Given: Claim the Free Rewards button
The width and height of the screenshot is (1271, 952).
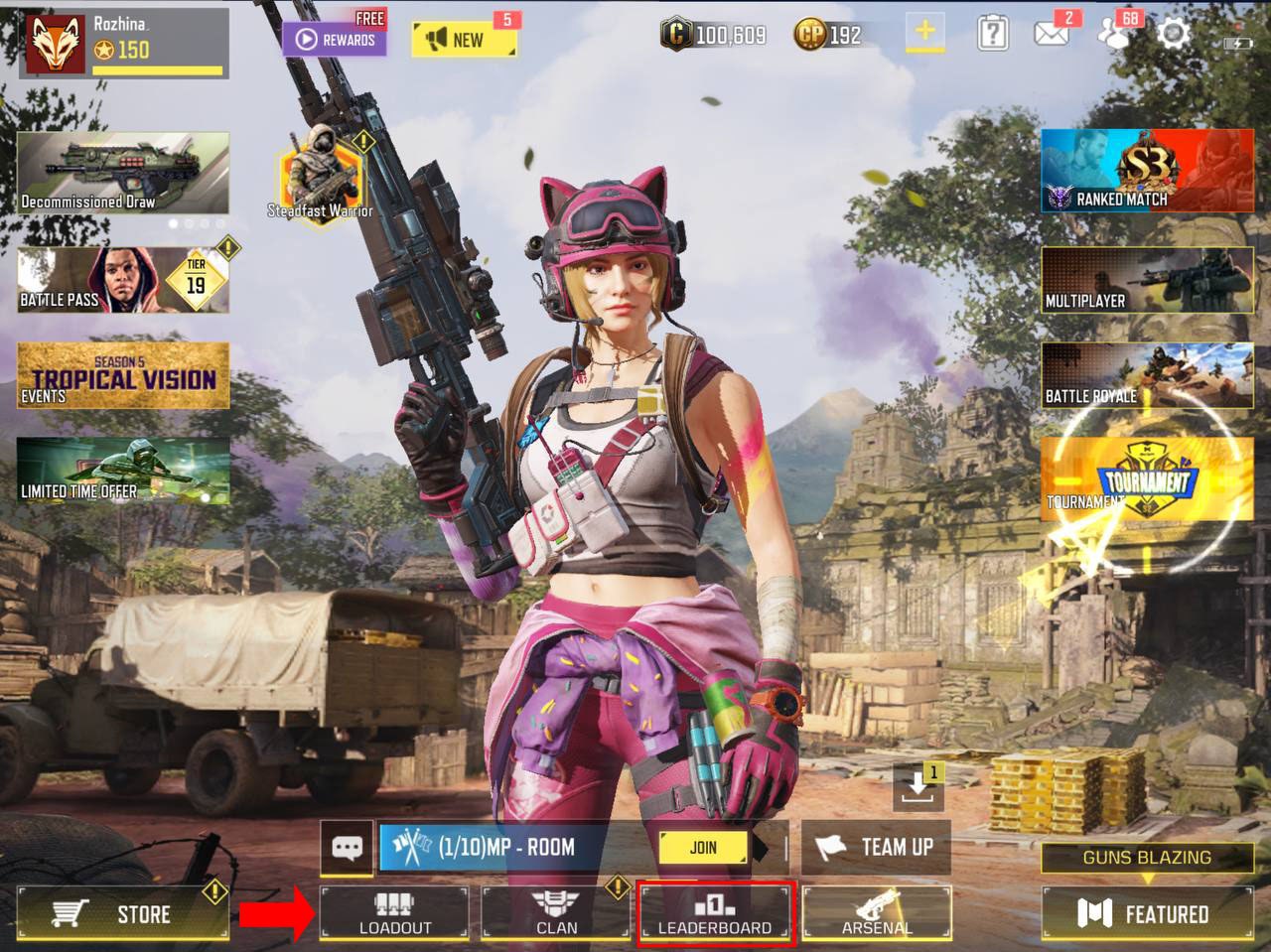Looking at the screenshot, I should (335, 39).
